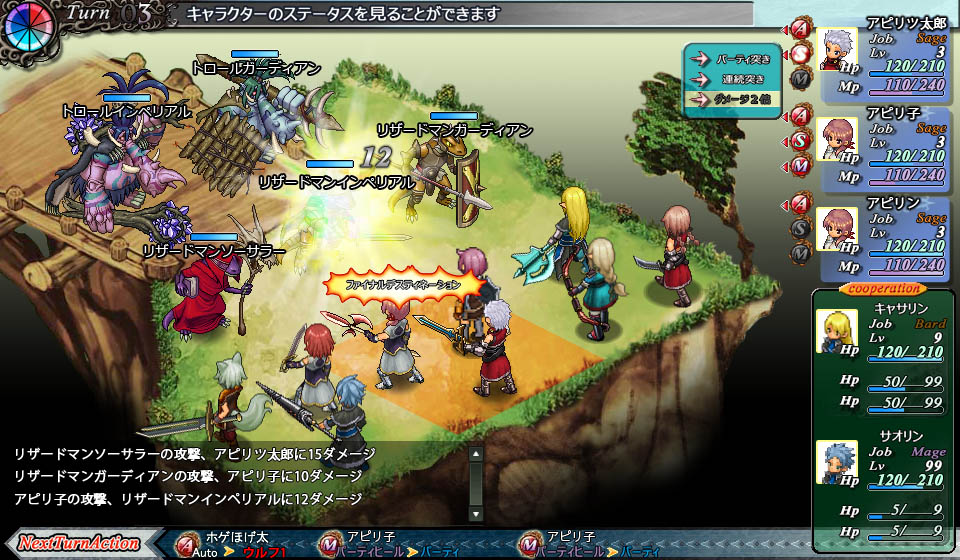Choose アビリ子's red A attack button
Viewport: 960px width, 560px height.
click(x=800, y=115)
